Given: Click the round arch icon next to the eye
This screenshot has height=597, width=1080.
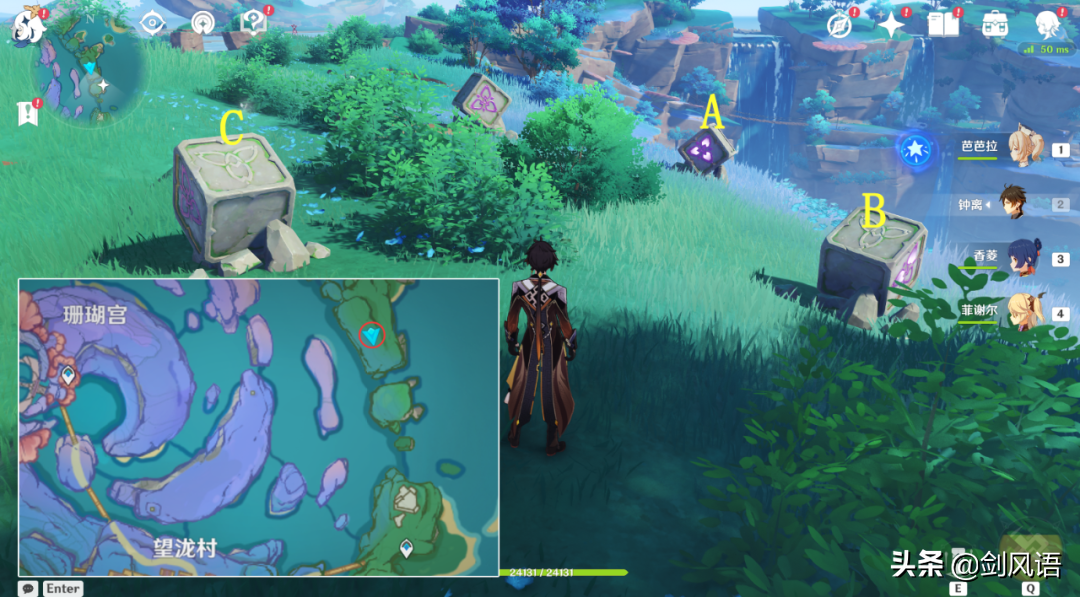Looking at the screenshot, I should point(203,23).
